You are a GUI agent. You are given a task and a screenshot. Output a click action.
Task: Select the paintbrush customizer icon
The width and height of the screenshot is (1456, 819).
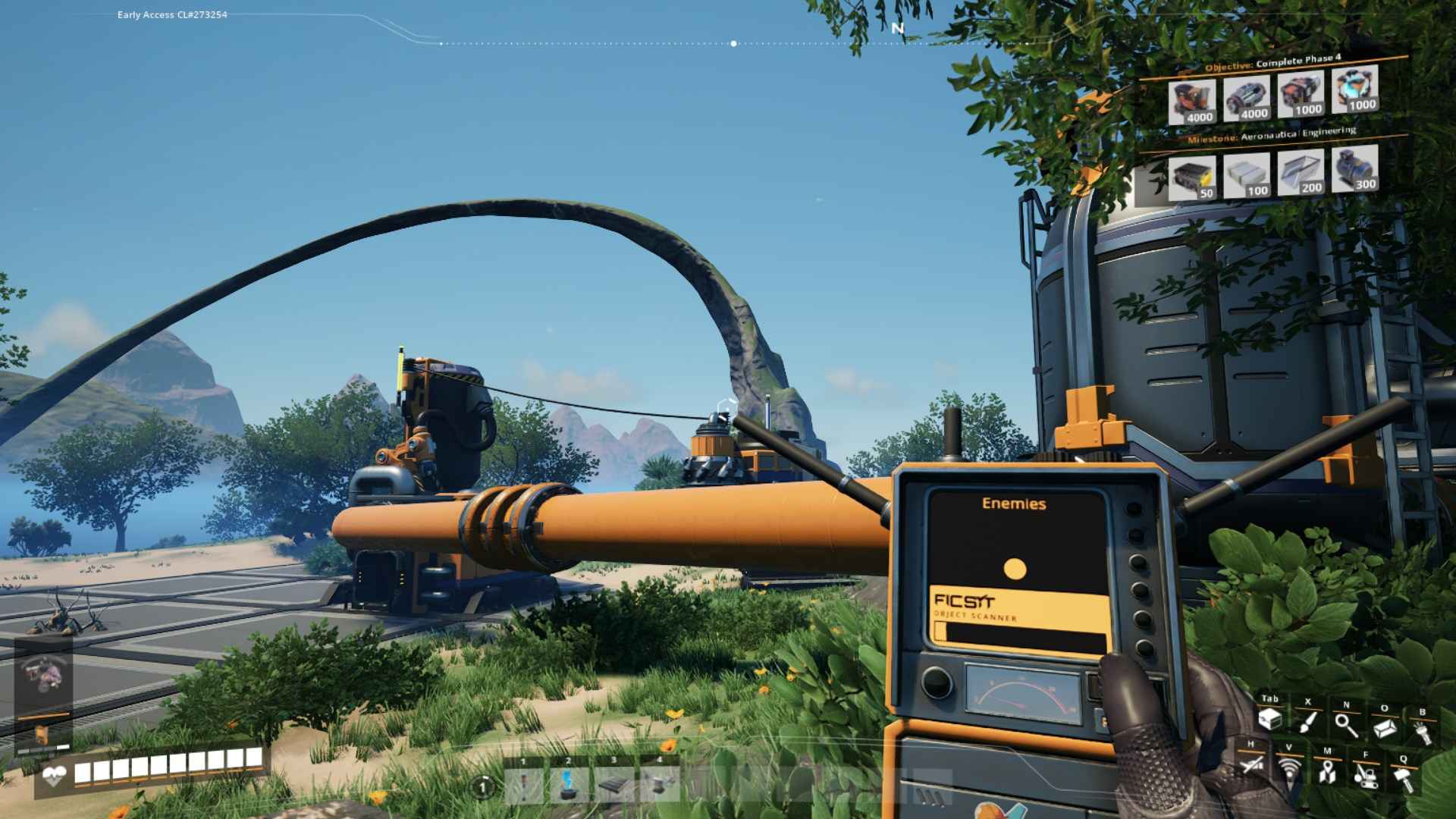[1307, 722]
